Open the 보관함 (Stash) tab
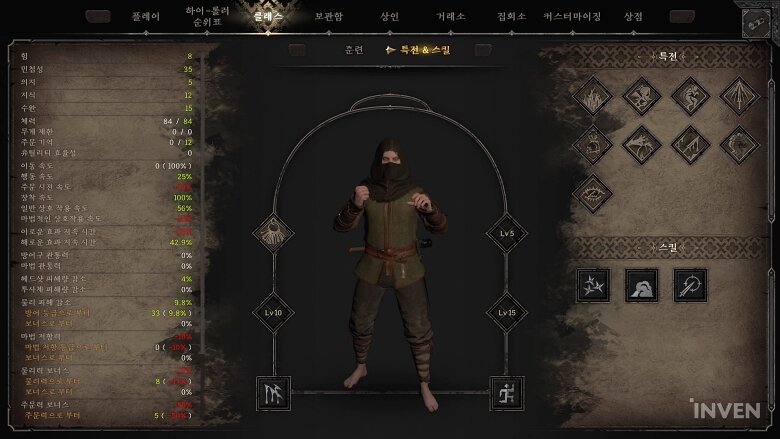This screenshot has width=780, height=439. tap(328, 17)
